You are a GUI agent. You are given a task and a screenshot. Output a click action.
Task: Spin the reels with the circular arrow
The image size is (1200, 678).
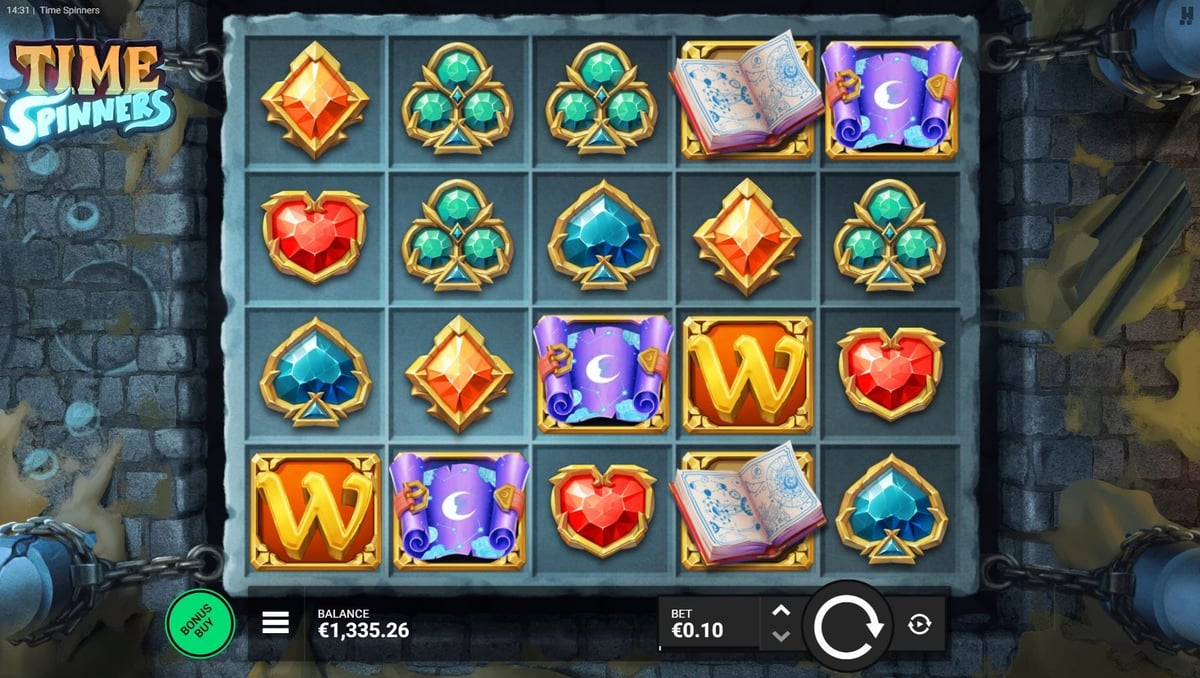pyautogui.click(x=848, y=626)
